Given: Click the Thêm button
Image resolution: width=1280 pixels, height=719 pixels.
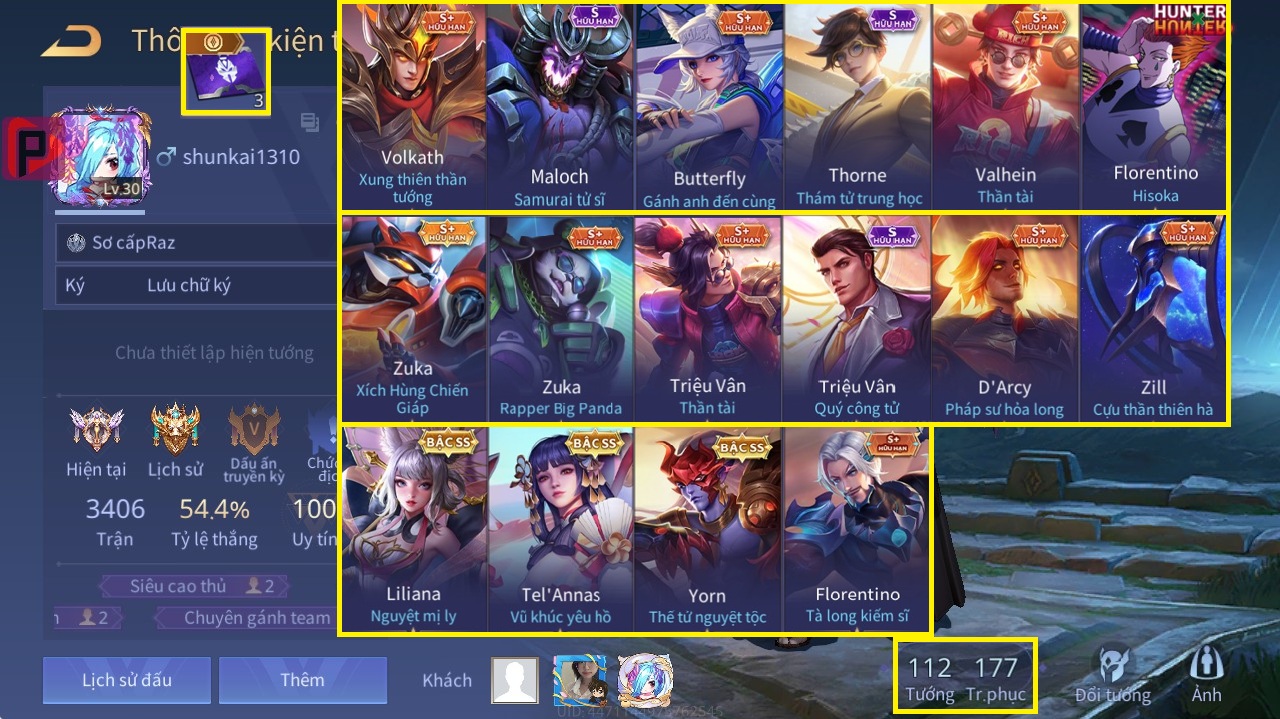Looking at the screenshot, I should pos(302,680).
